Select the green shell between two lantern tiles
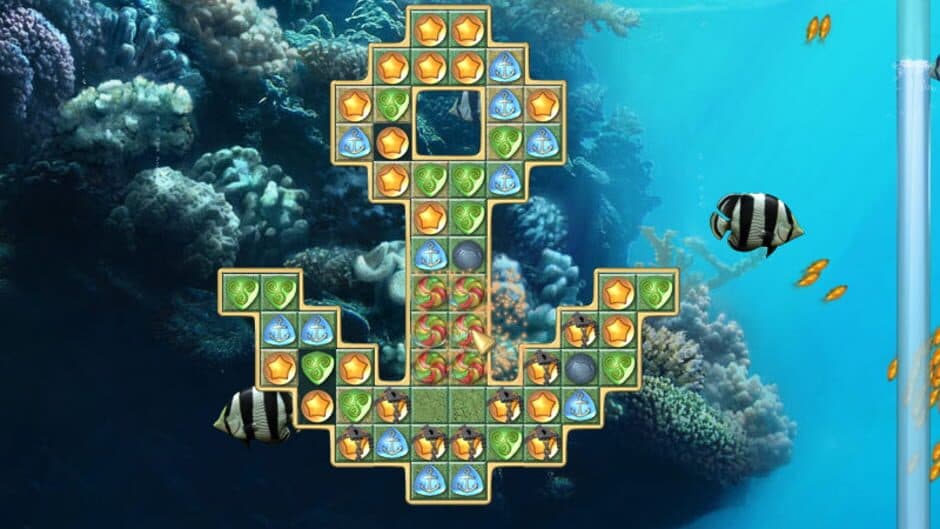This screenshot has width=940, height=529. [x=505, y=442]
